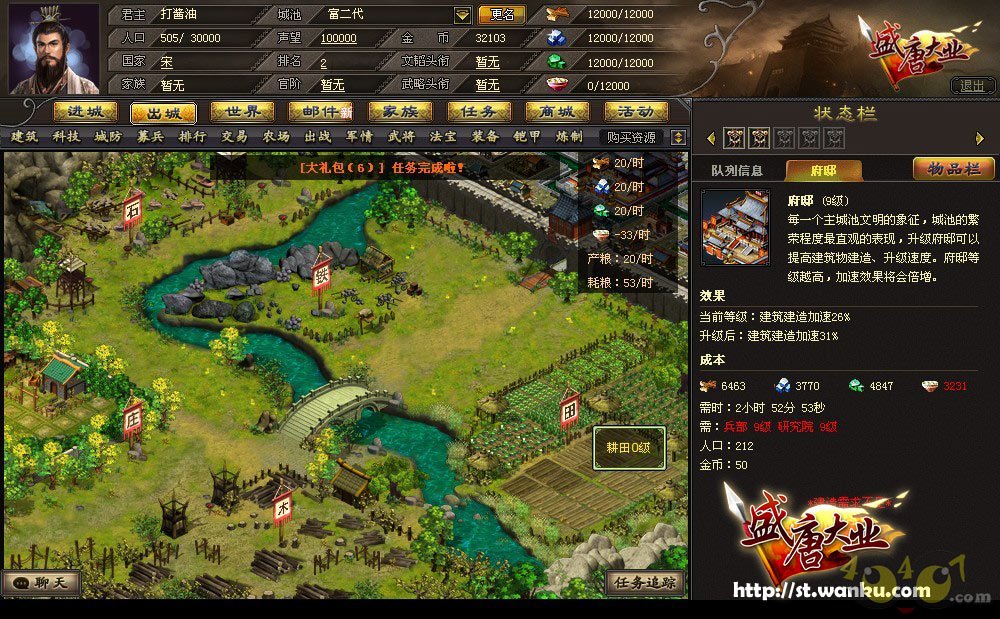Open the 建筑 buildings submenu
The width and height of the screenshot is (1000, 619).
[x=25, y=137]
